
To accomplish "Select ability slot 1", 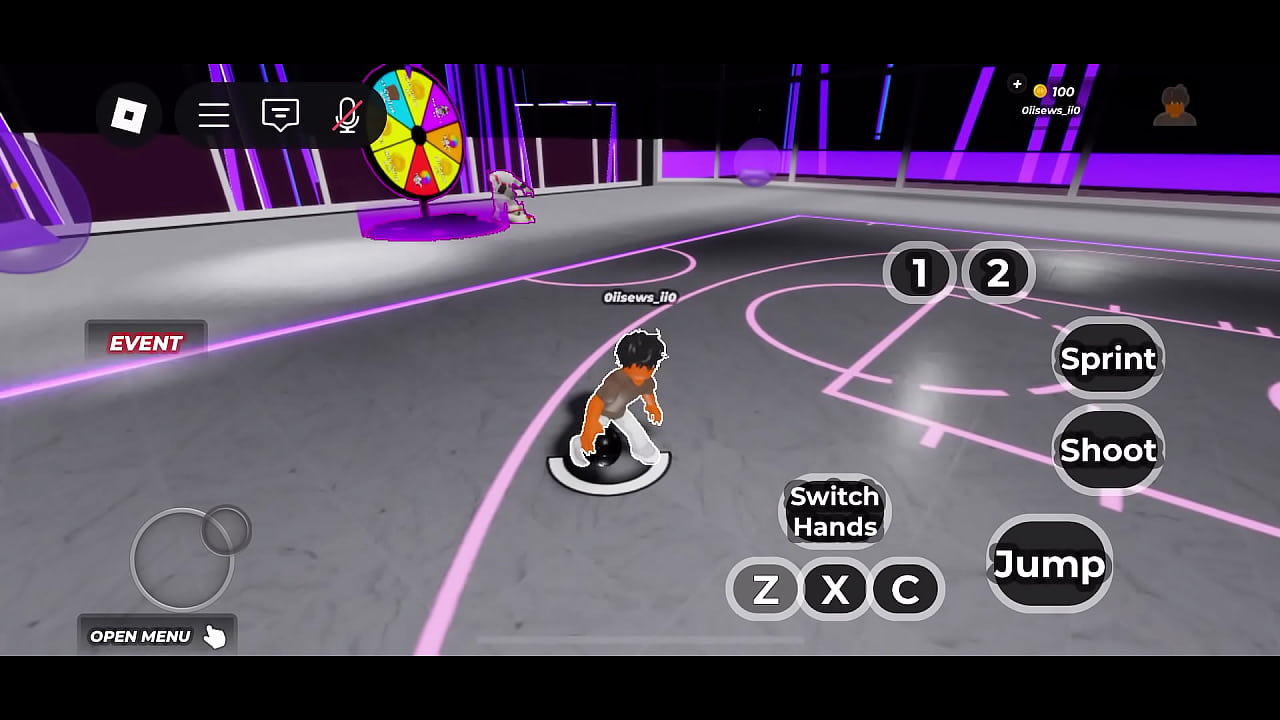I will [x=920, y=272].
